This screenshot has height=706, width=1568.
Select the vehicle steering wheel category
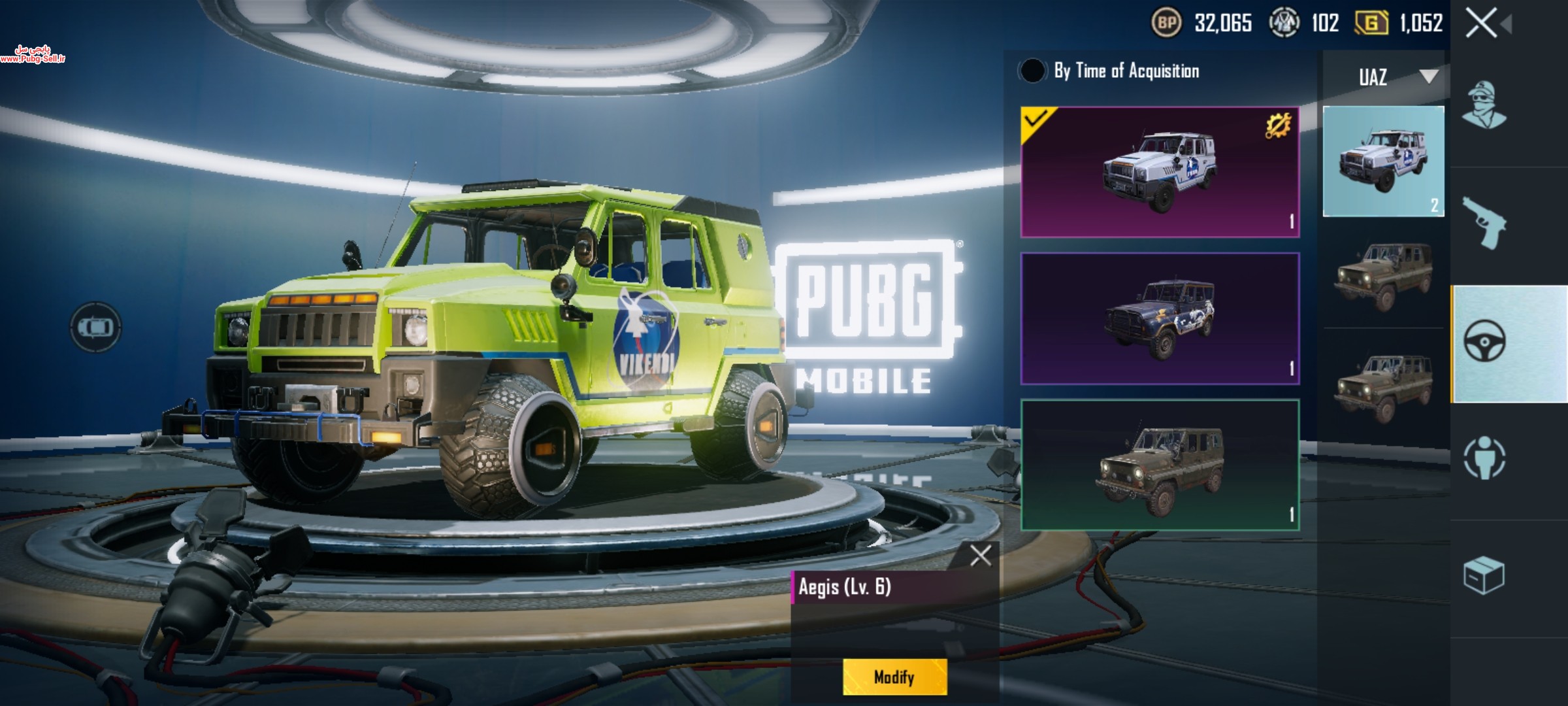(x=1484, y=342)
